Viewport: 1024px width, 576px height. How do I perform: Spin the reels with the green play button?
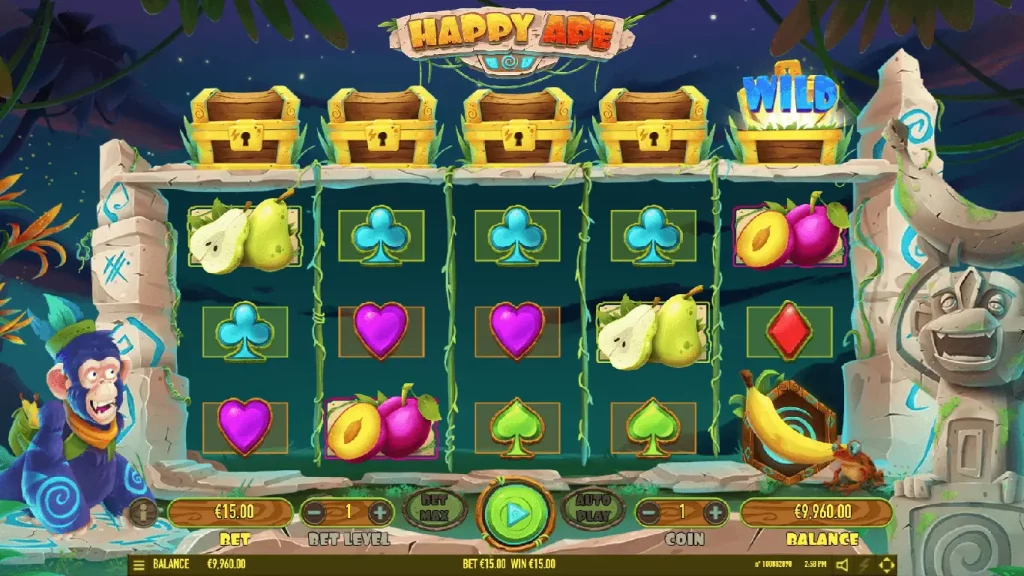coord(516,514)
